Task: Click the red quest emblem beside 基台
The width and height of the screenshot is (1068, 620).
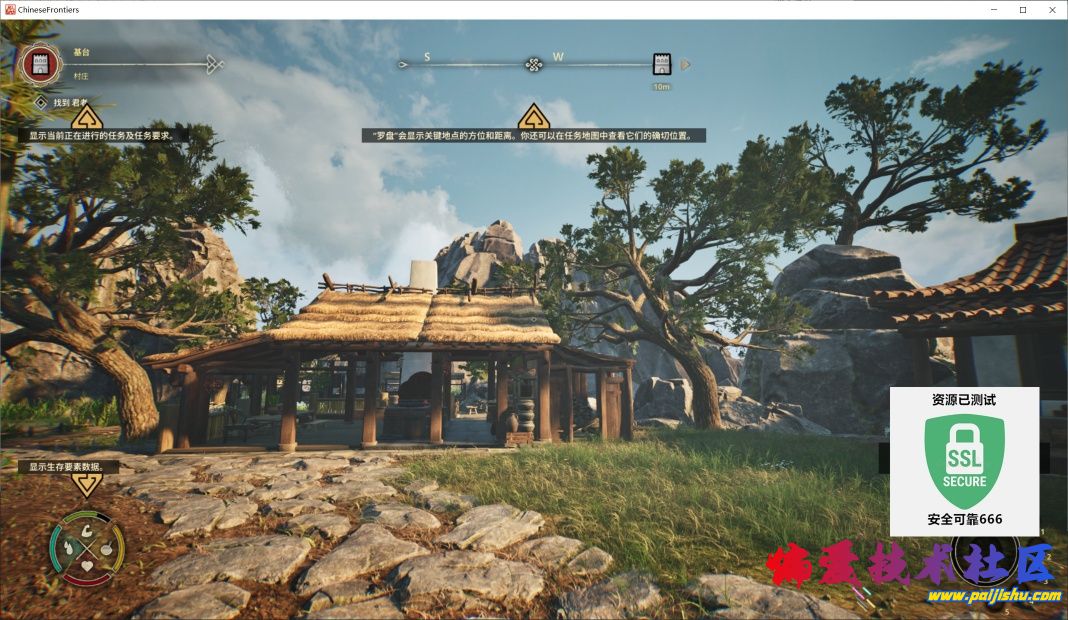Action: pyautogui.click(x=40, y=64)
